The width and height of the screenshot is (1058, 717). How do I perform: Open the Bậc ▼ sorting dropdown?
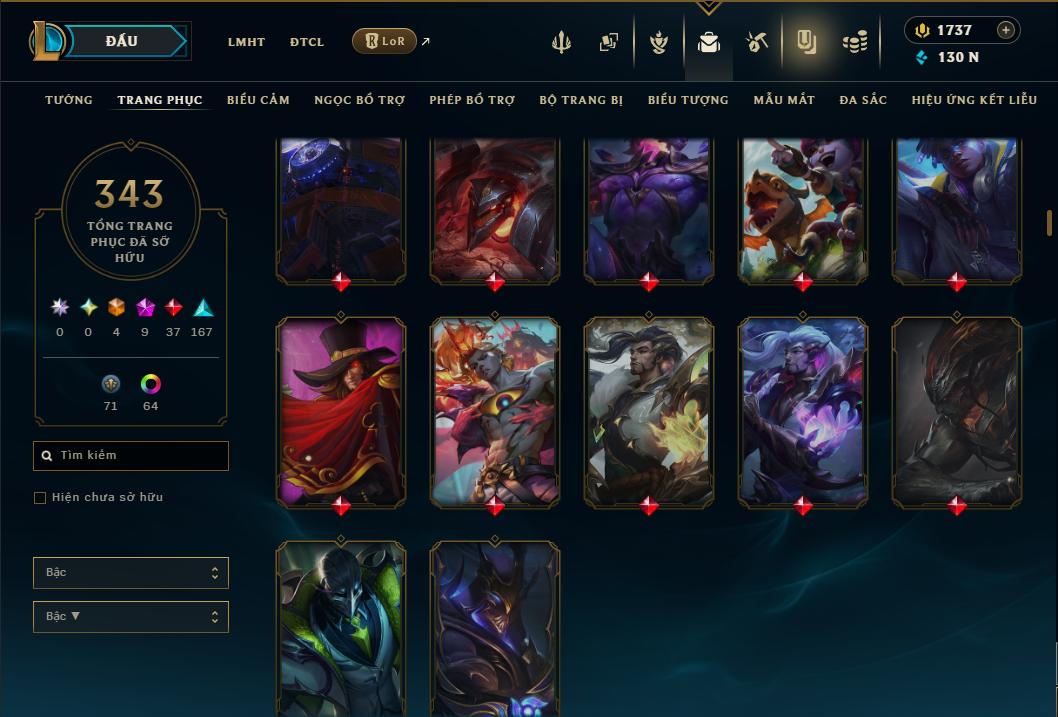[131, 617]
